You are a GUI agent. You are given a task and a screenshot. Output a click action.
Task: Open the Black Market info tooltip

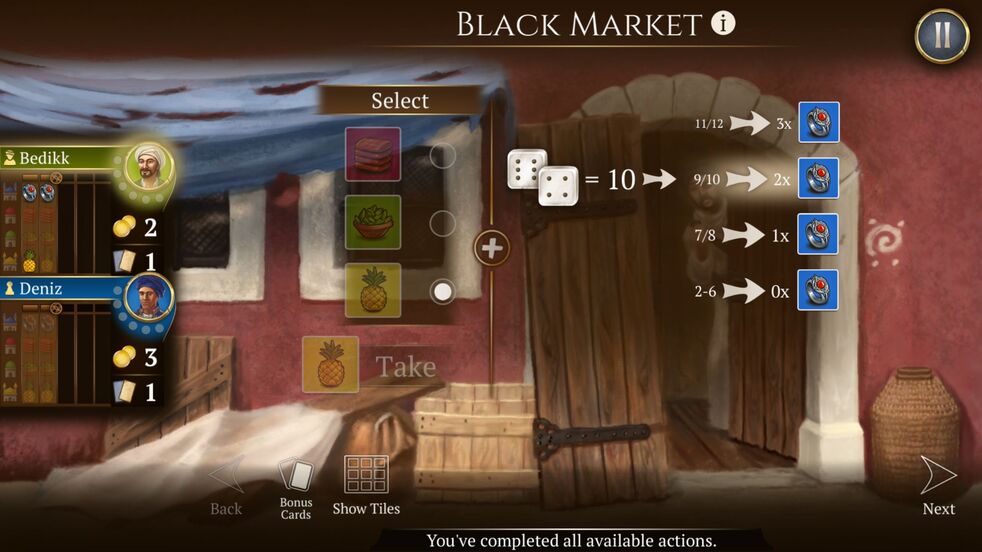pos(723,24)
